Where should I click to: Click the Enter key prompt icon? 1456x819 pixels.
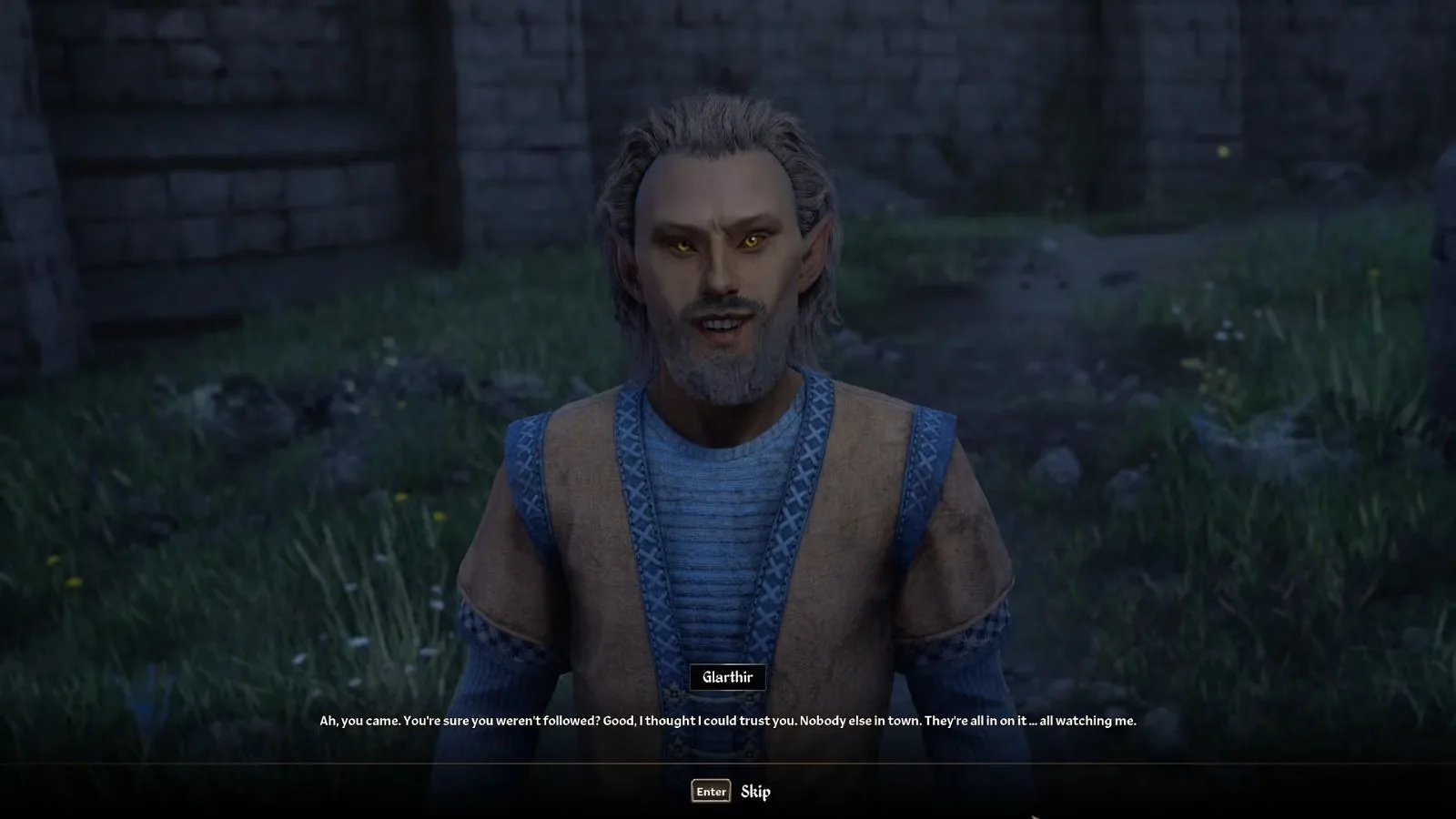(x=710, y=791)
